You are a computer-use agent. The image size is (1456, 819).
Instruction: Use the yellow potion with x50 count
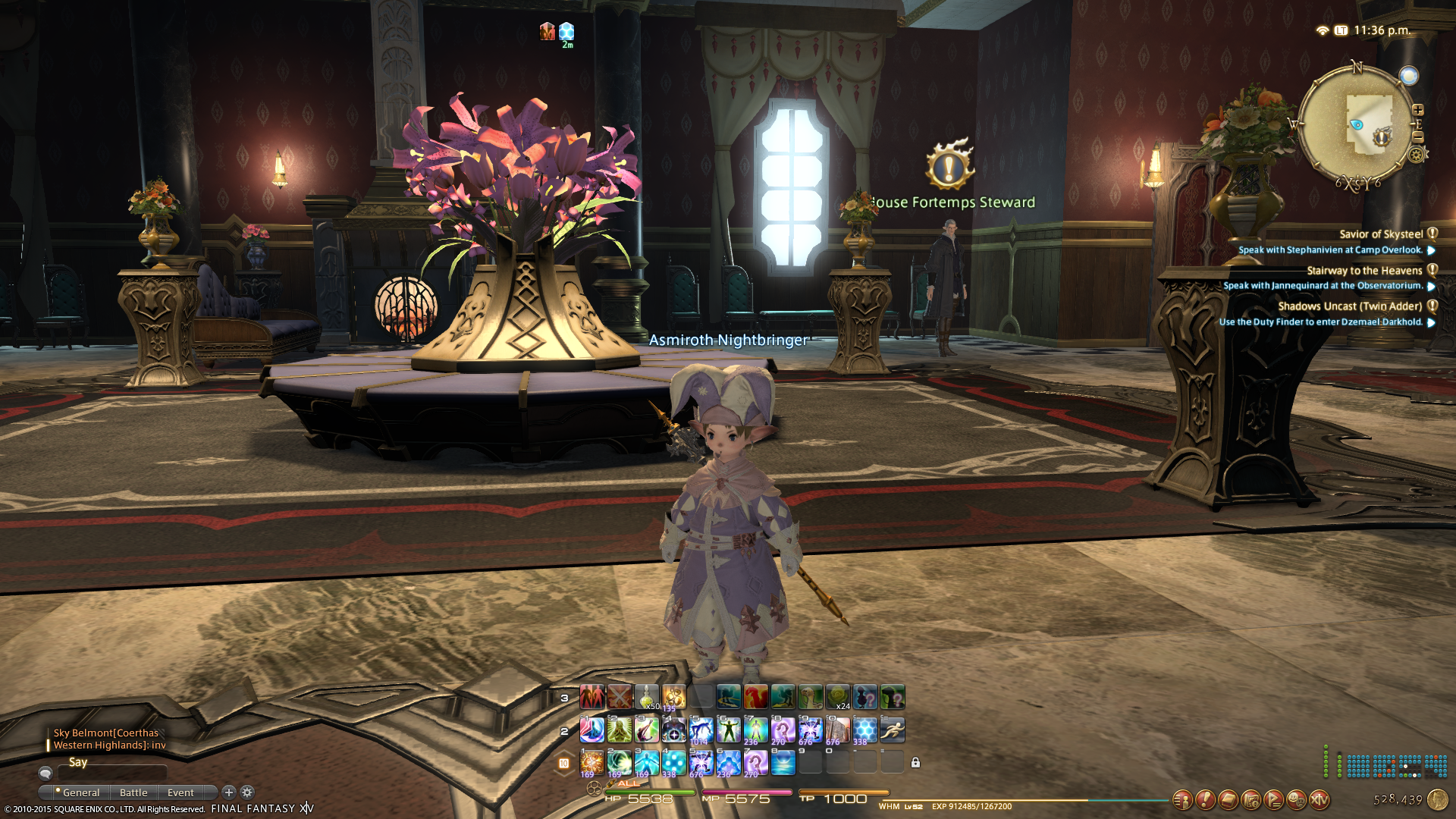pos(646,697)
